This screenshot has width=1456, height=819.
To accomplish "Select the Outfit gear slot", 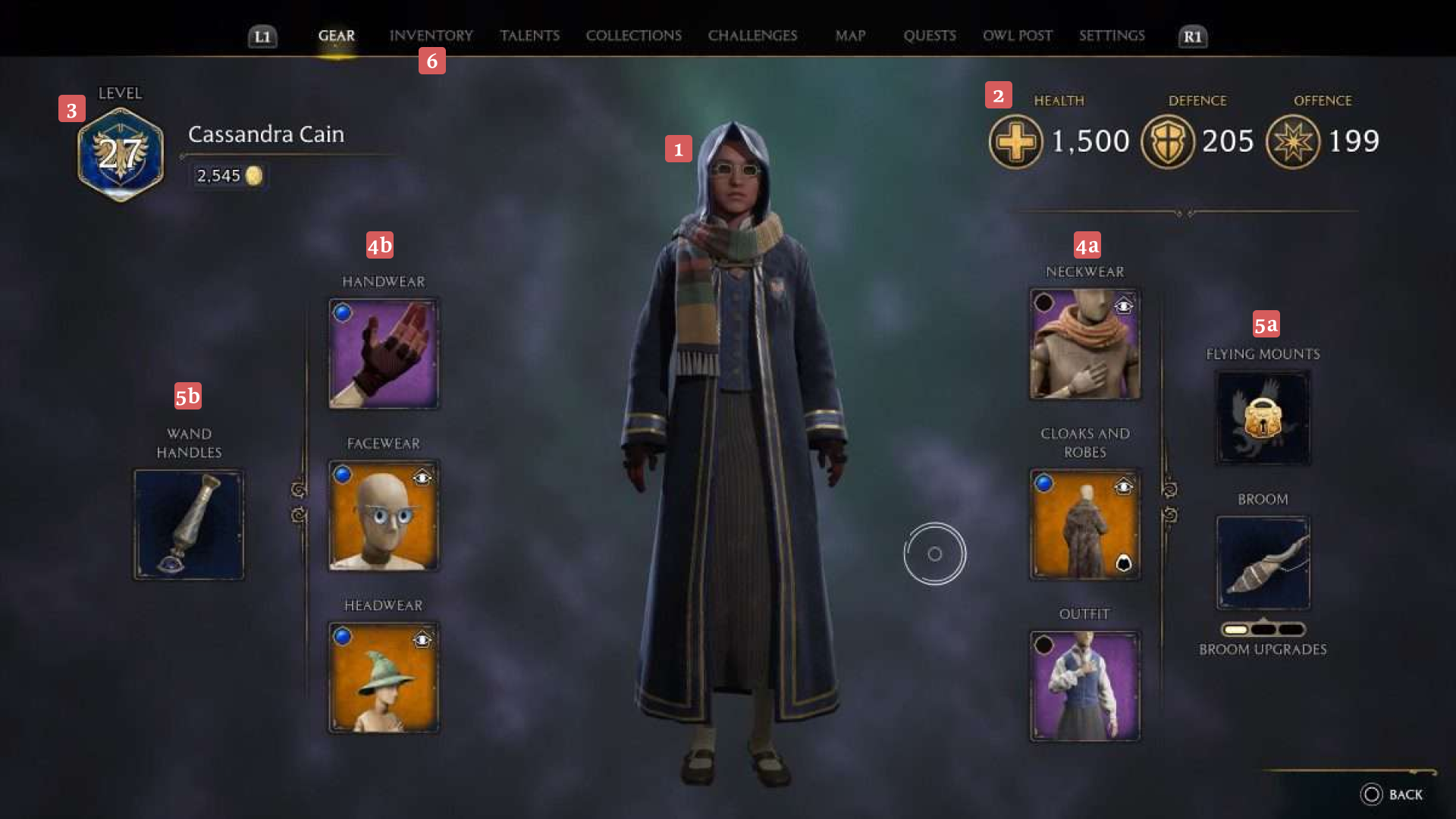I will tap(1084, 685).
